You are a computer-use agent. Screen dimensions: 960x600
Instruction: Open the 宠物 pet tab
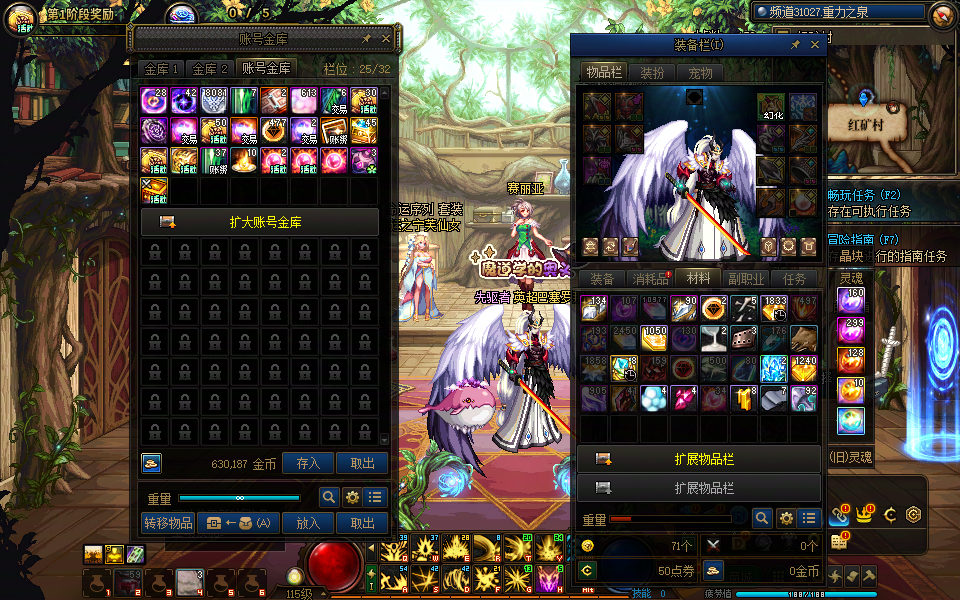[x=700, y=73]
